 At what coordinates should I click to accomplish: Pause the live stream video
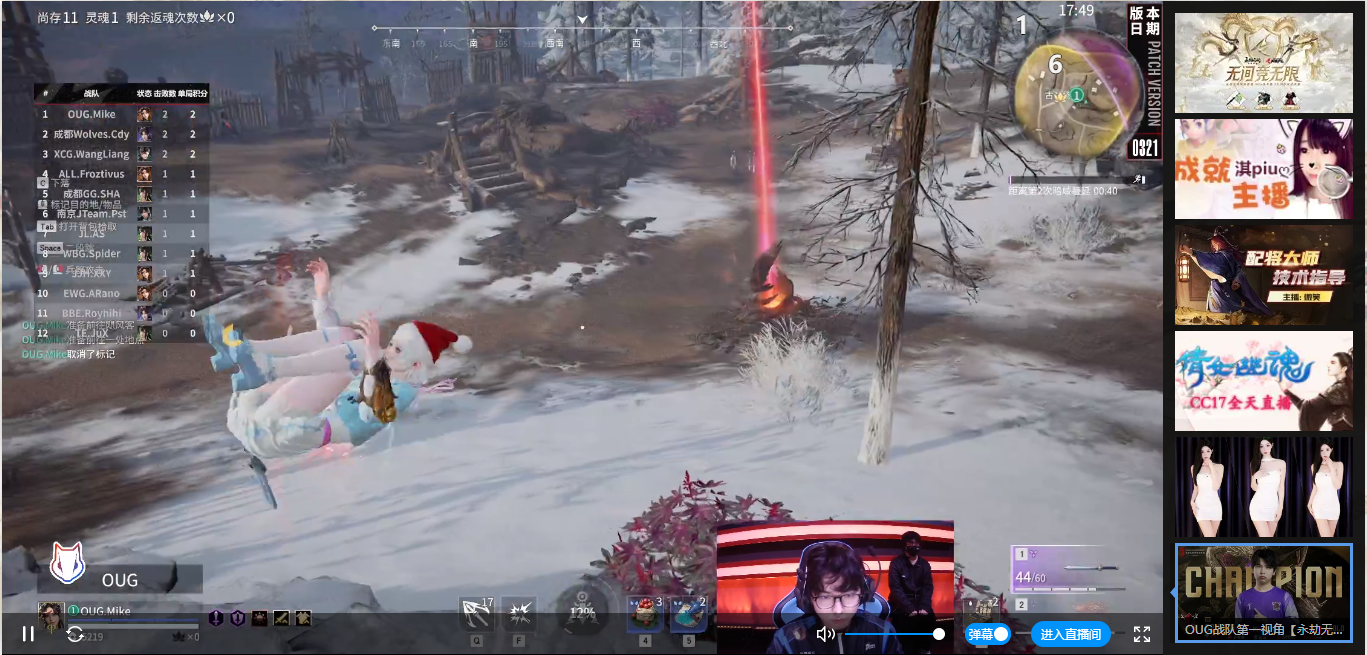click(x=28, y=634)
